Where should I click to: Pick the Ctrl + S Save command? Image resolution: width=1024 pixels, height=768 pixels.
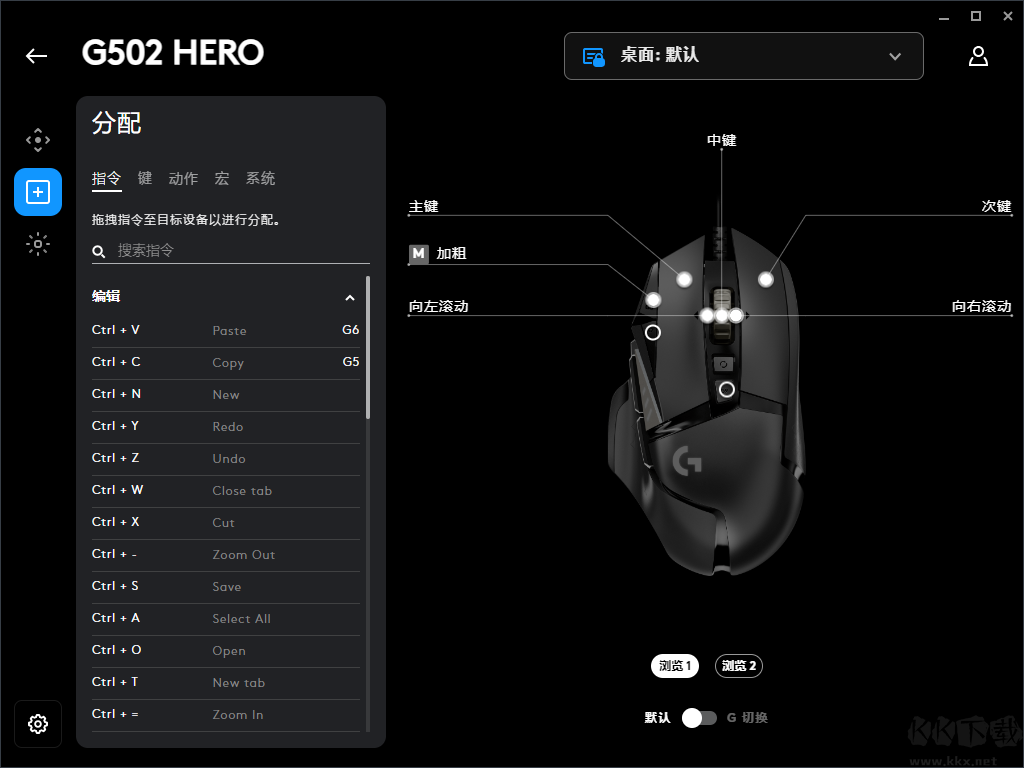tap(225, 586)
